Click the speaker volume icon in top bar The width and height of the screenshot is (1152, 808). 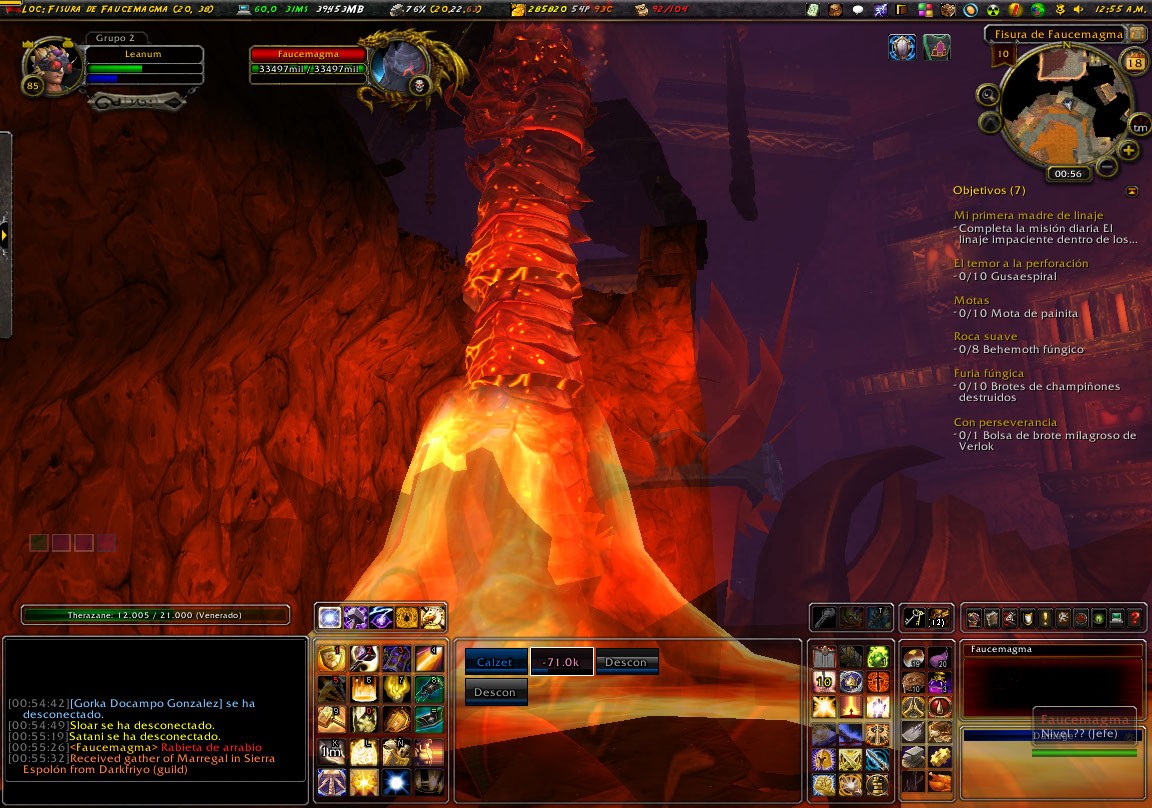pos(1078,10)
